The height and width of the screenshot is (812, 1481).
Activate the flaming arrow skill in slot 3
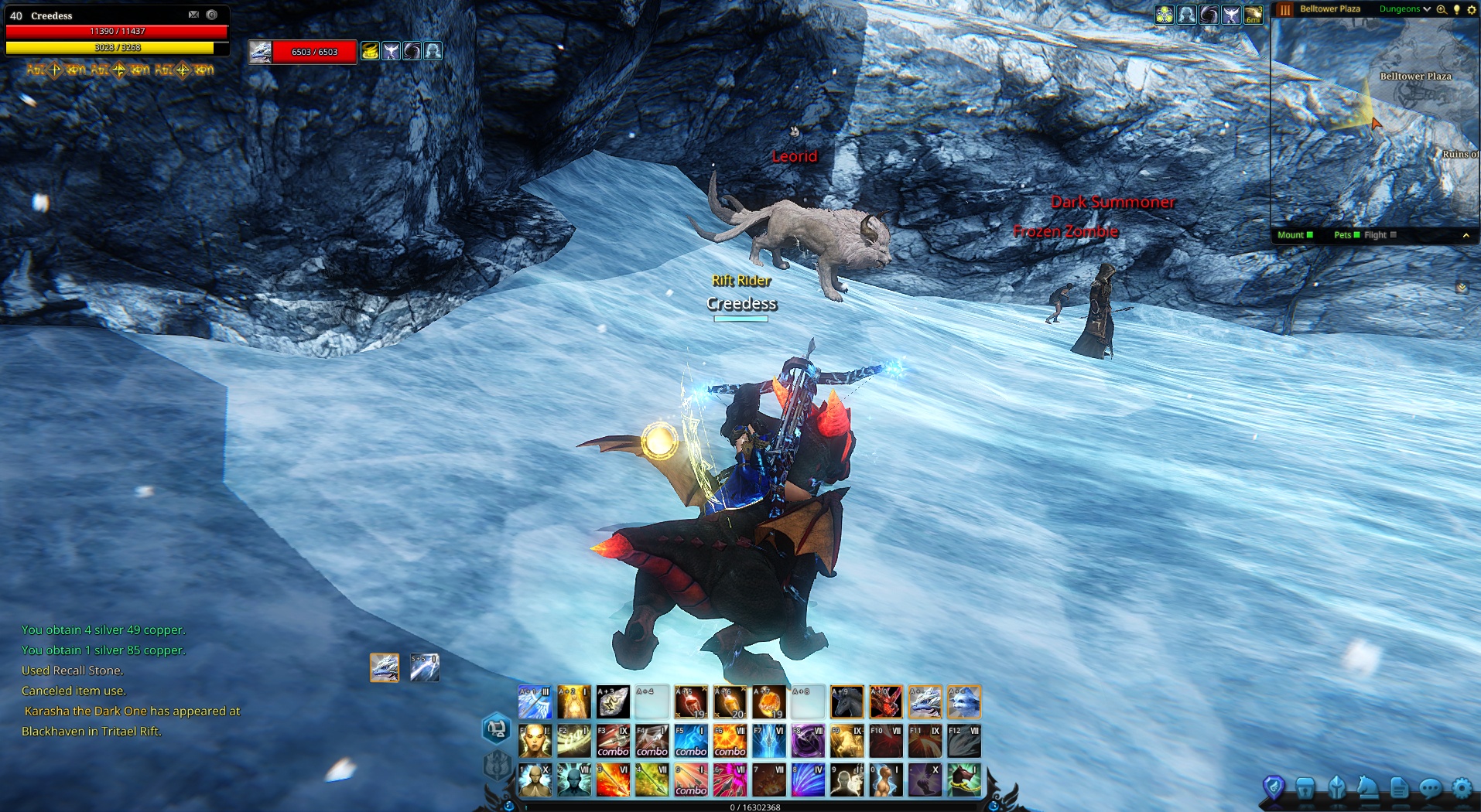coord(613,780)
